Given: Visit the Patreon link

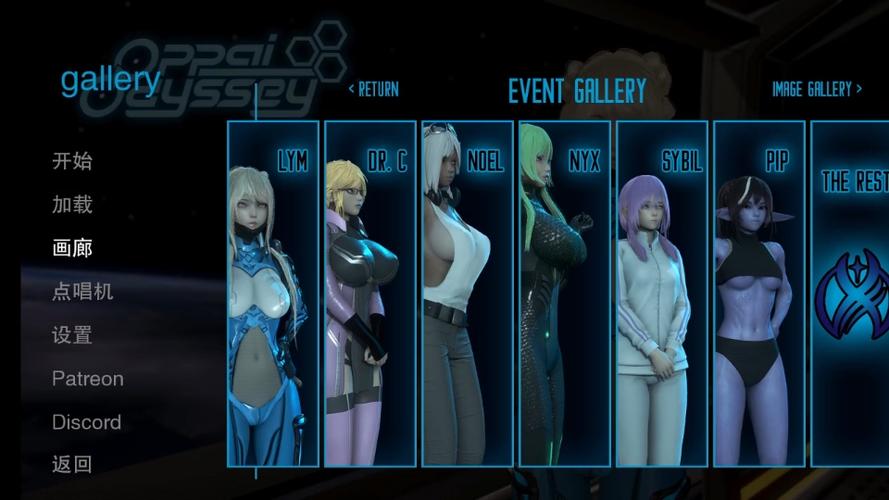Looking at the screenshot, I should (x=88, y=379).
